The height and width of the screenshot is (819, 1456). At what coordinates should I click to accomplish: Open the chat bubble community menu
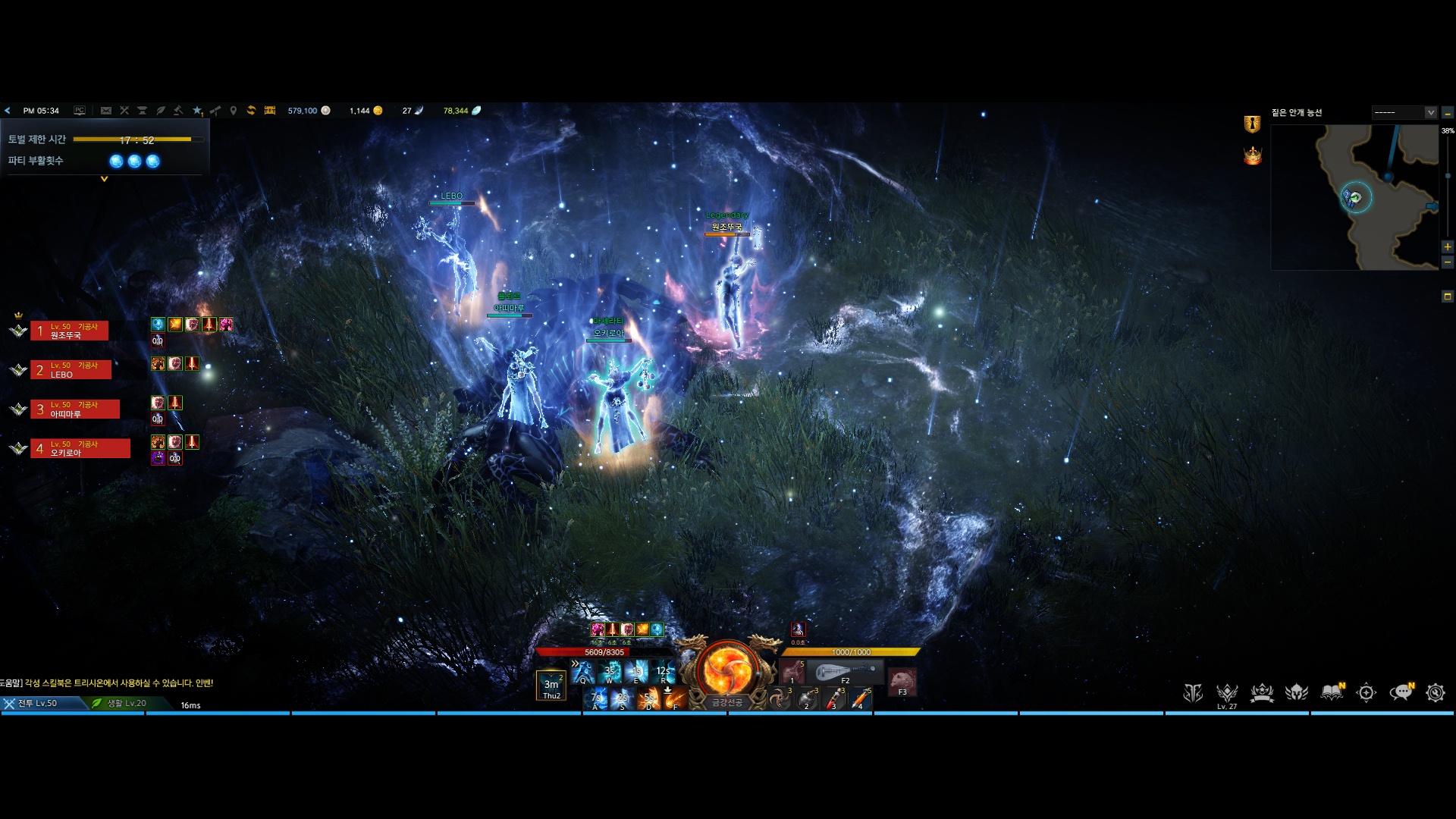click(1401, 692)
